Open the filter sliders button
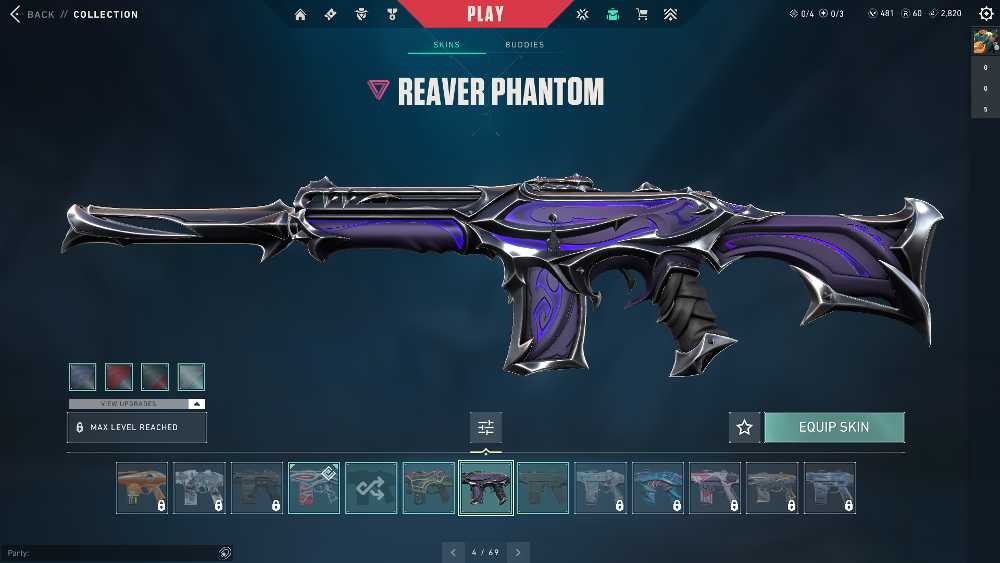 [486, 427]
